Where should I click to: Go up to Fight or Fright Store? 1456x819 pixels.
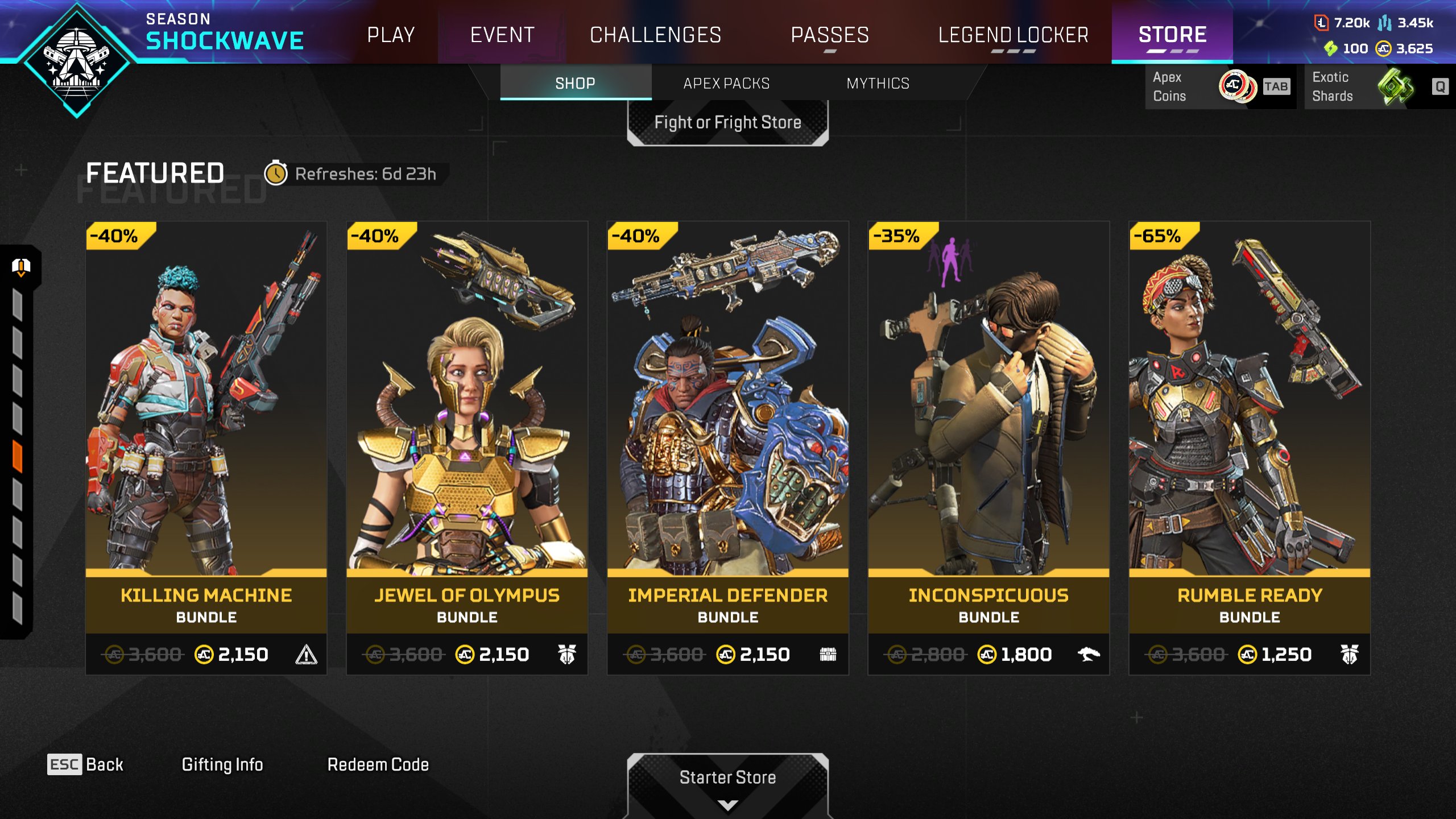pyautogui.click(x=727, y=123)
